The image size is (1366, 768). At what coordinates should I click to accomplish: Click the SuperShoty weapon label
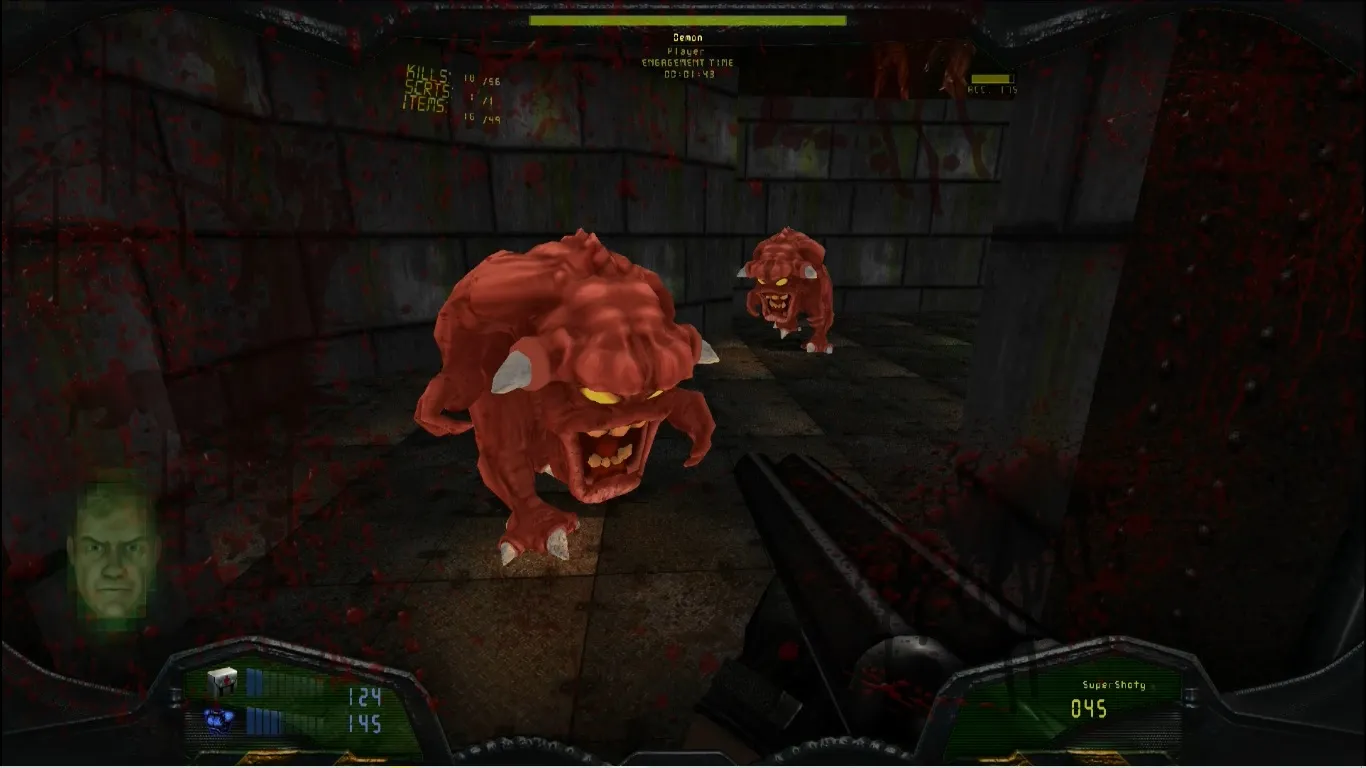pyautogui.click(x=1113, y=685)
